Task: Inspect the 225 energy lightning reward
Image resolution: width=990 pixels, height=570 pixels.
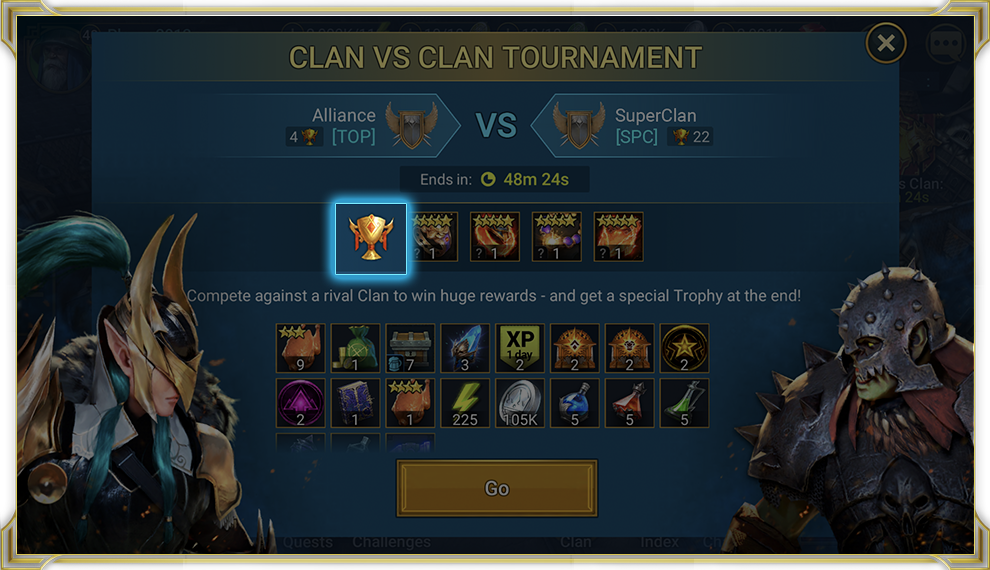Action: (x=465, y=402)
